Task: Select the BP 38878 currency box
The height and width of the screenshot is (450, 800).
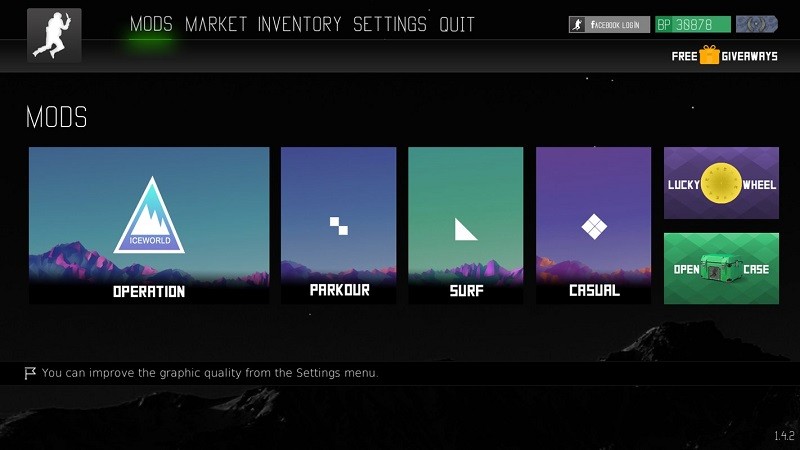Action: [693, 24]
